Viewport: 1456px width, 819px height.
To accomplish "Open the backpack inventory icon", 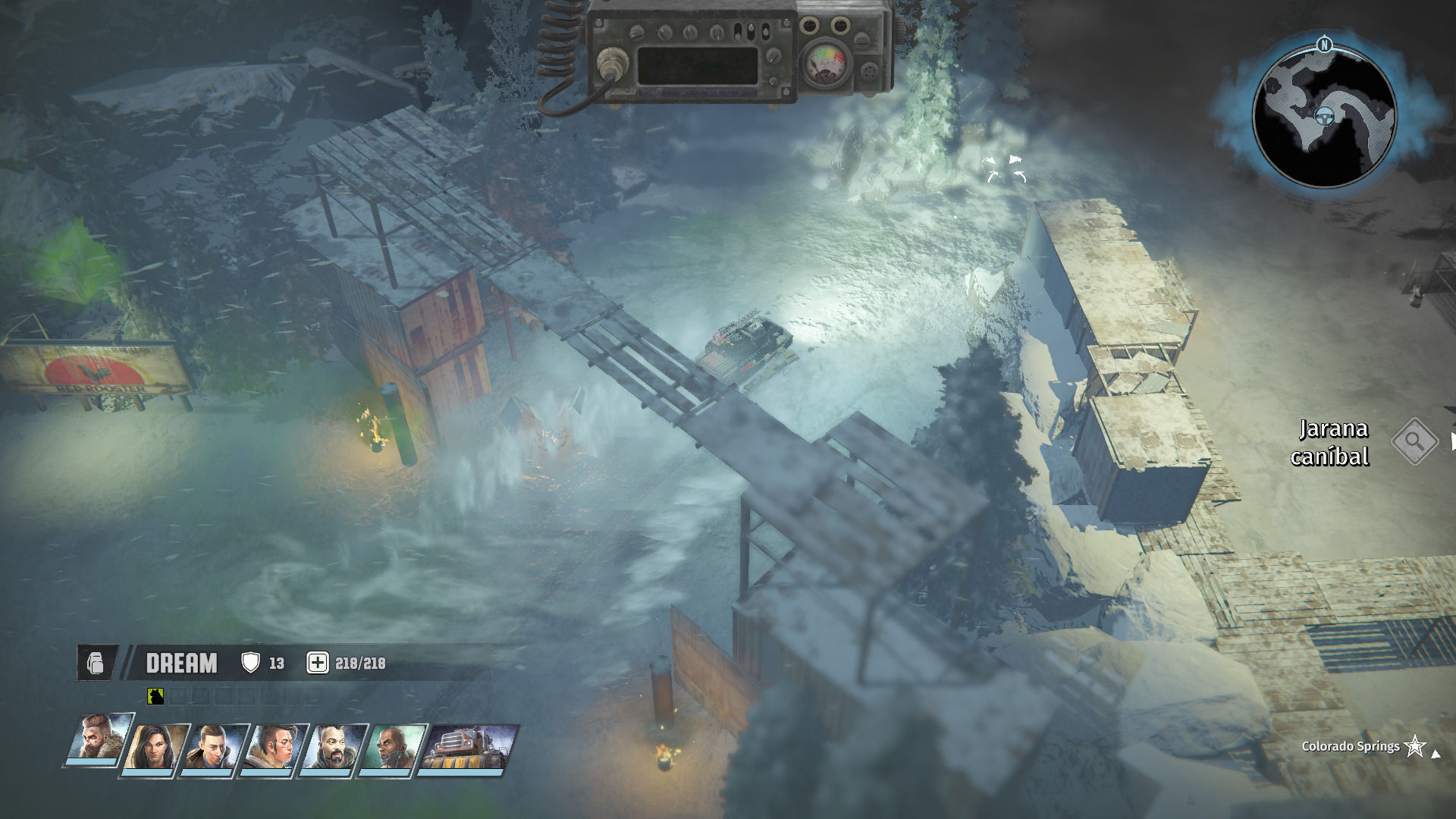I will (x=96, y=663).
